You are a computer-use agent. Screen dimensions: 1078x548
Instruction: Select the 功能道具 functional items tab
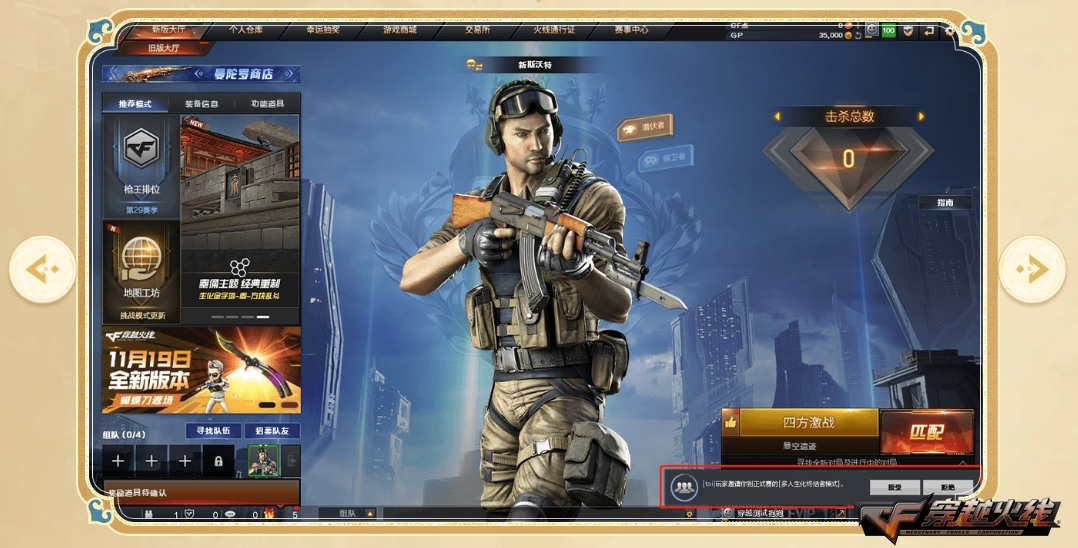[267, 104]
